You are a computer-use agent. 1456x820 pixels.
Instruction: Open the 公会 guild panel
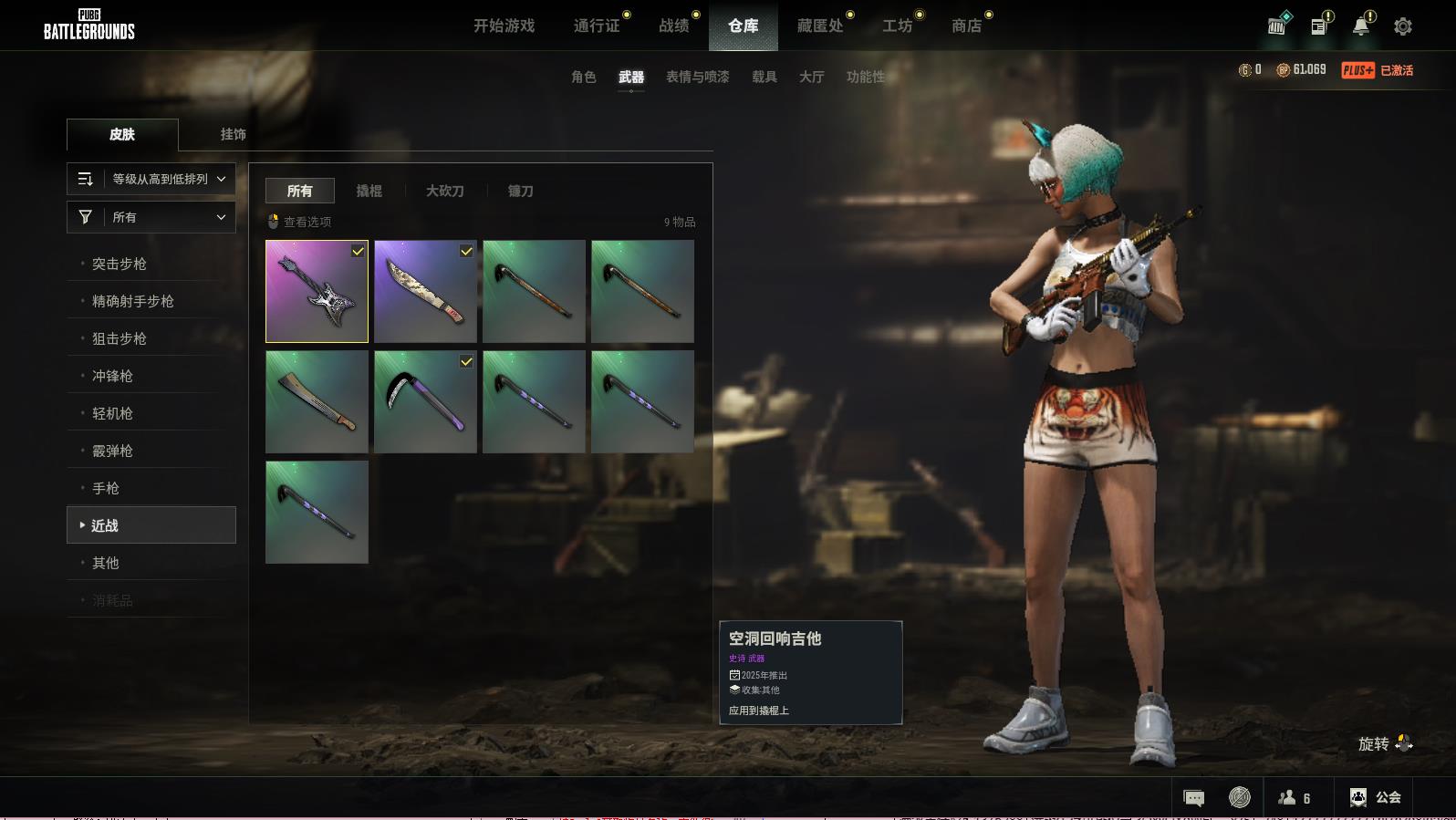coord(1375,797)
